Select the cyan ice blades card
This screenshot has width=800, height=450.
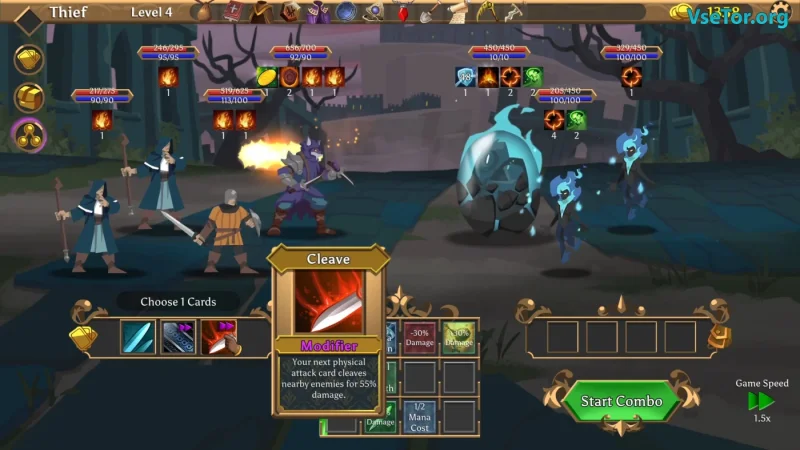(138, 337)
